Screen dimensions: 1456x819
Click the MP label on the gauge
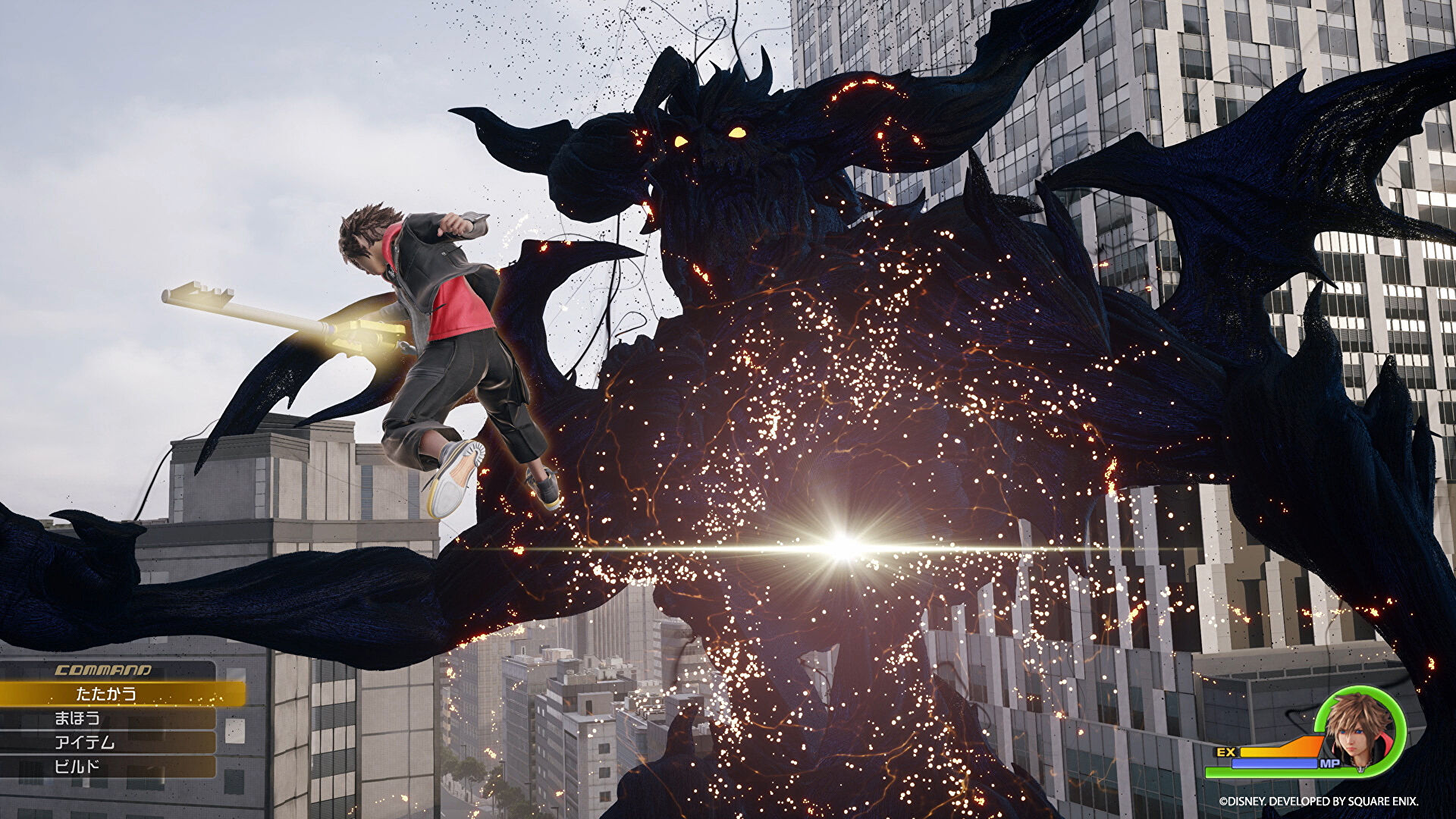click(x=1330, y=764)
